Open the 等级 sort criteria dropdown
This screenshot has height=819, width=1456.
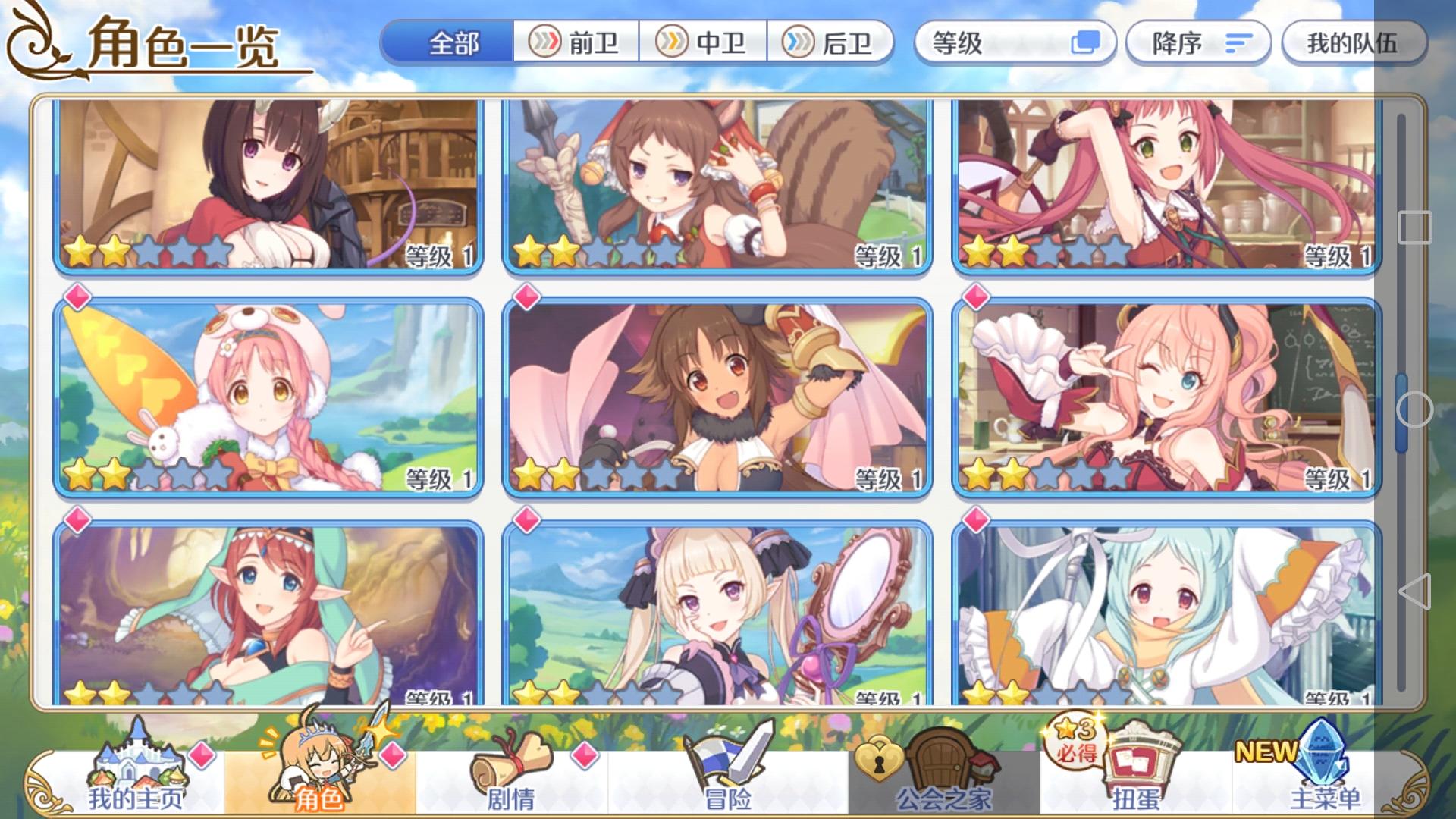[x=1001, y=45]
